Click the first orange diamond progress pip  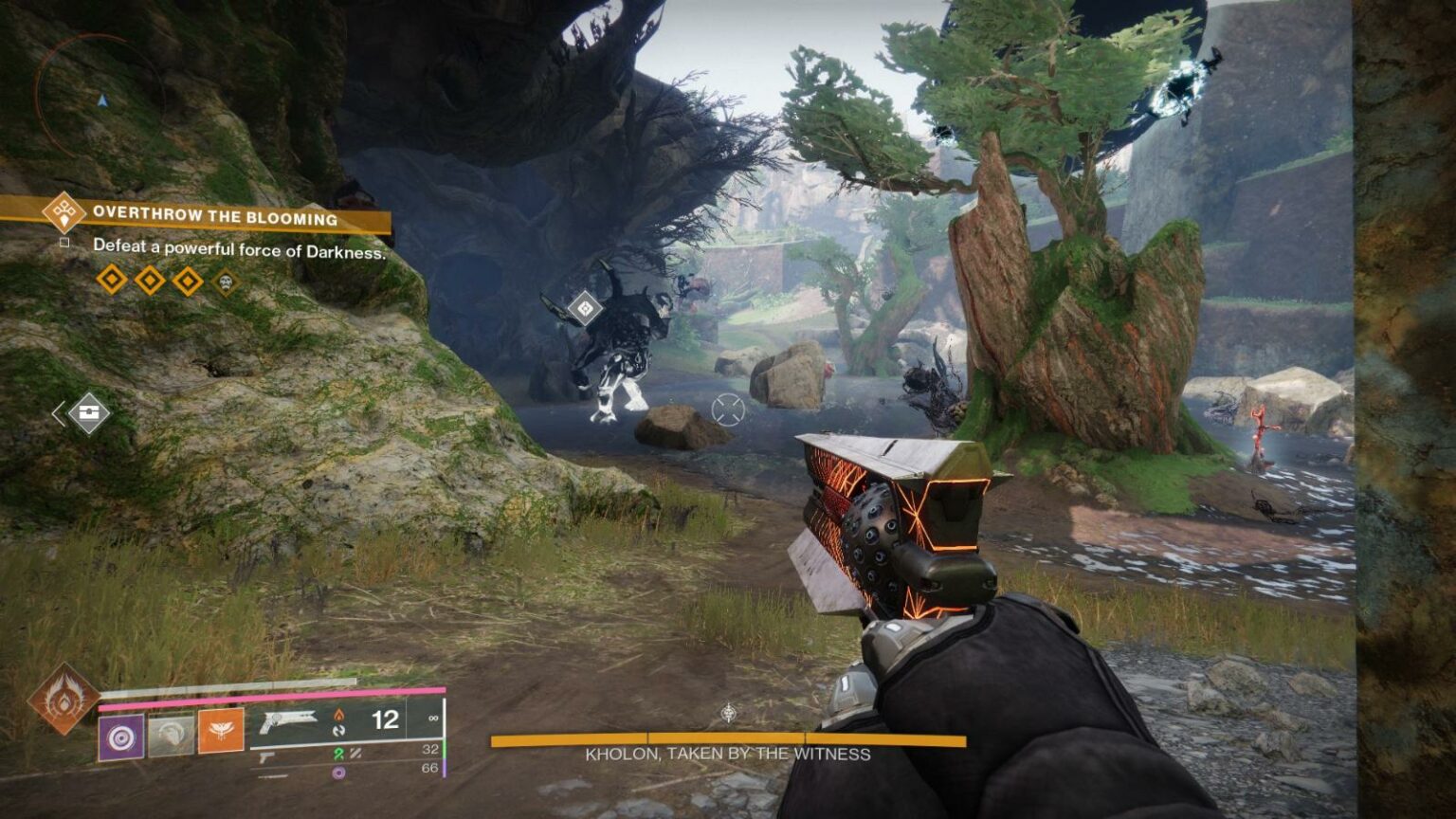click(112, 281)
